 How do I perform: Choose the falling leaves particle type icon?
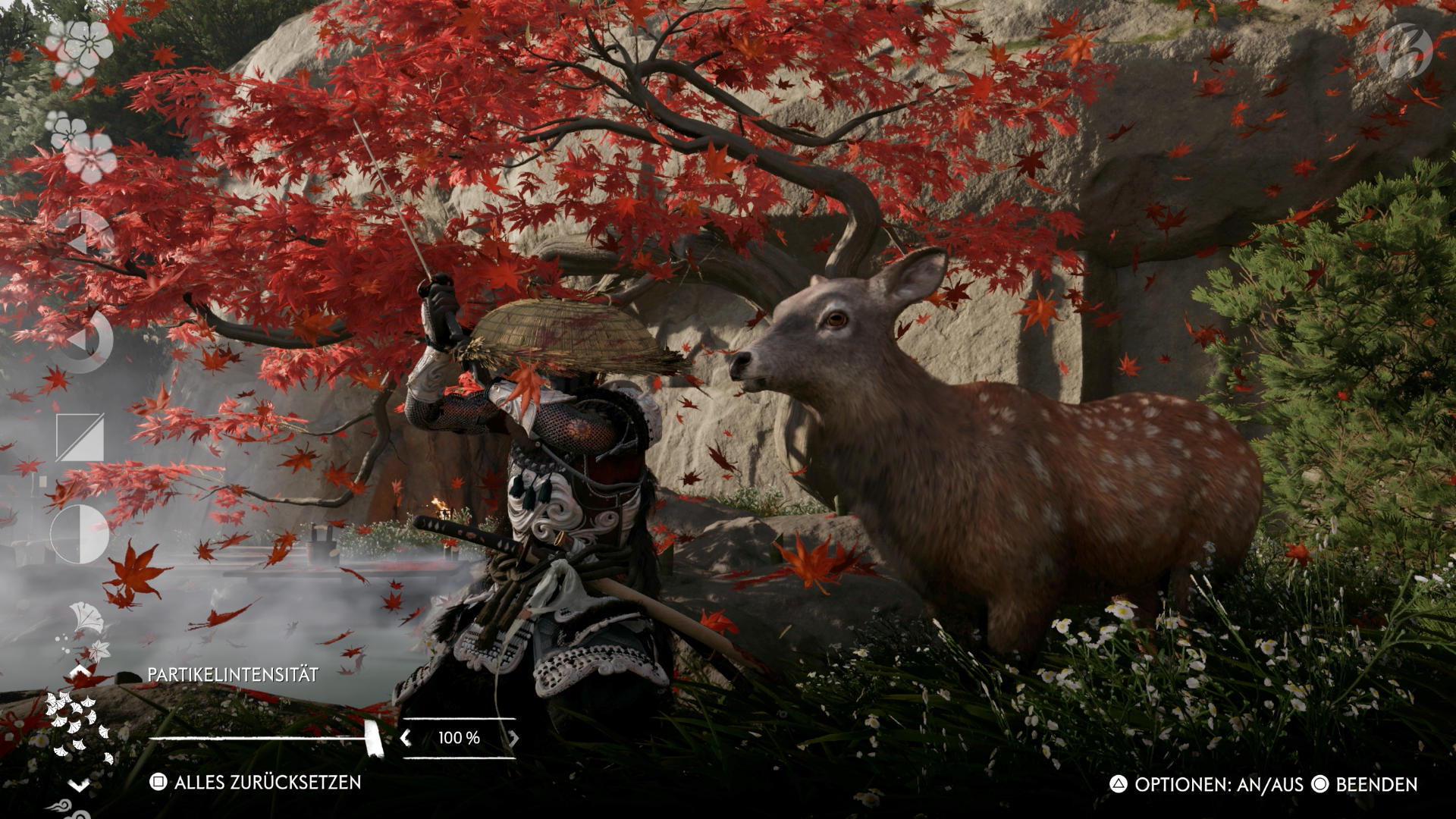pos(85,628)
